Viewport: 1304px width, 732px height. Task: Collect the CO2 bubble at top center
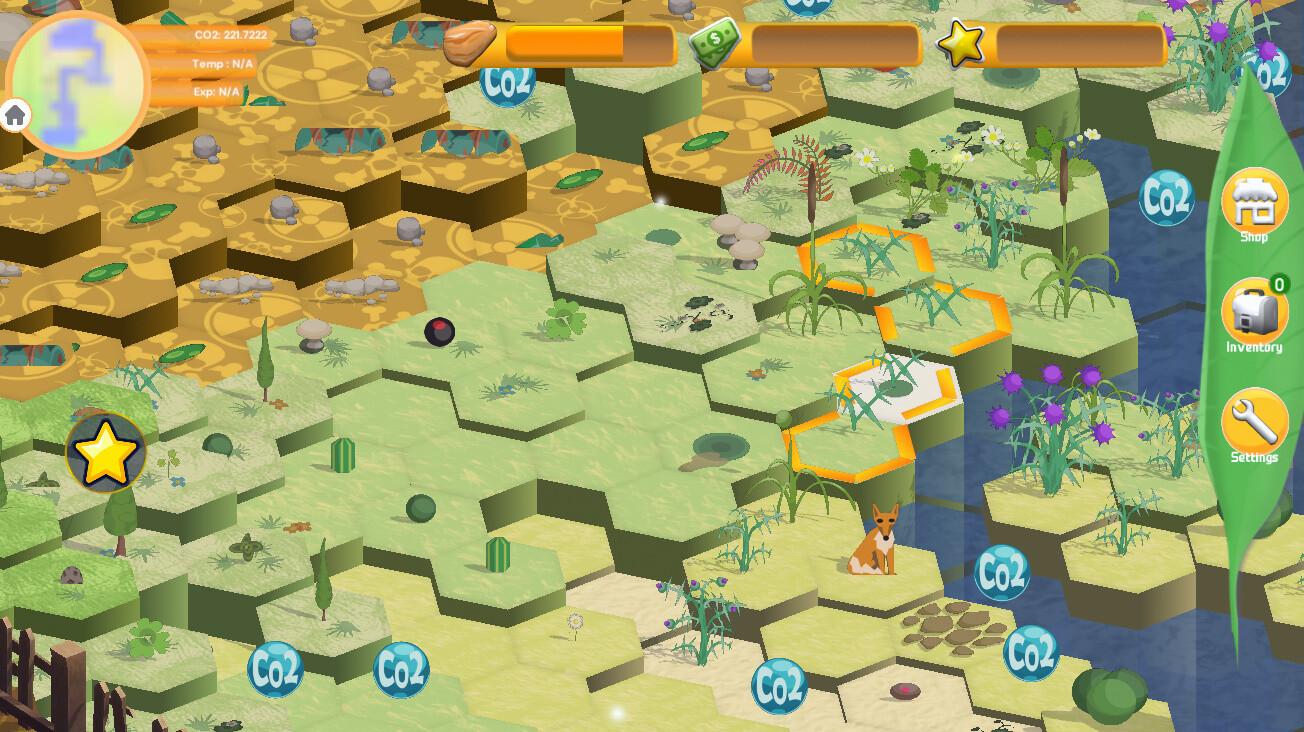[510, 81]
